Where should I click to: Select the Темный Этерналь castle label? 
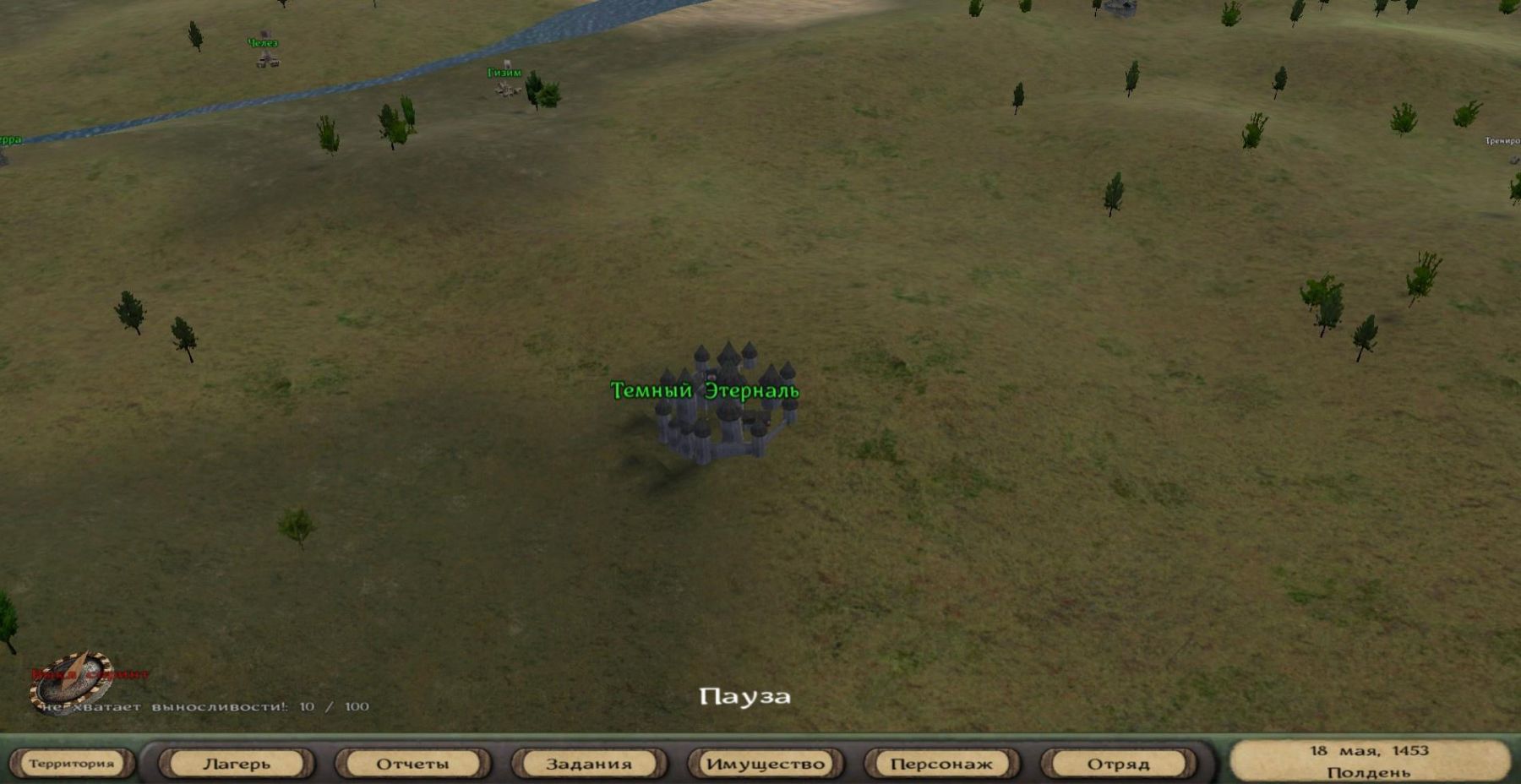[x=704, y=390]
